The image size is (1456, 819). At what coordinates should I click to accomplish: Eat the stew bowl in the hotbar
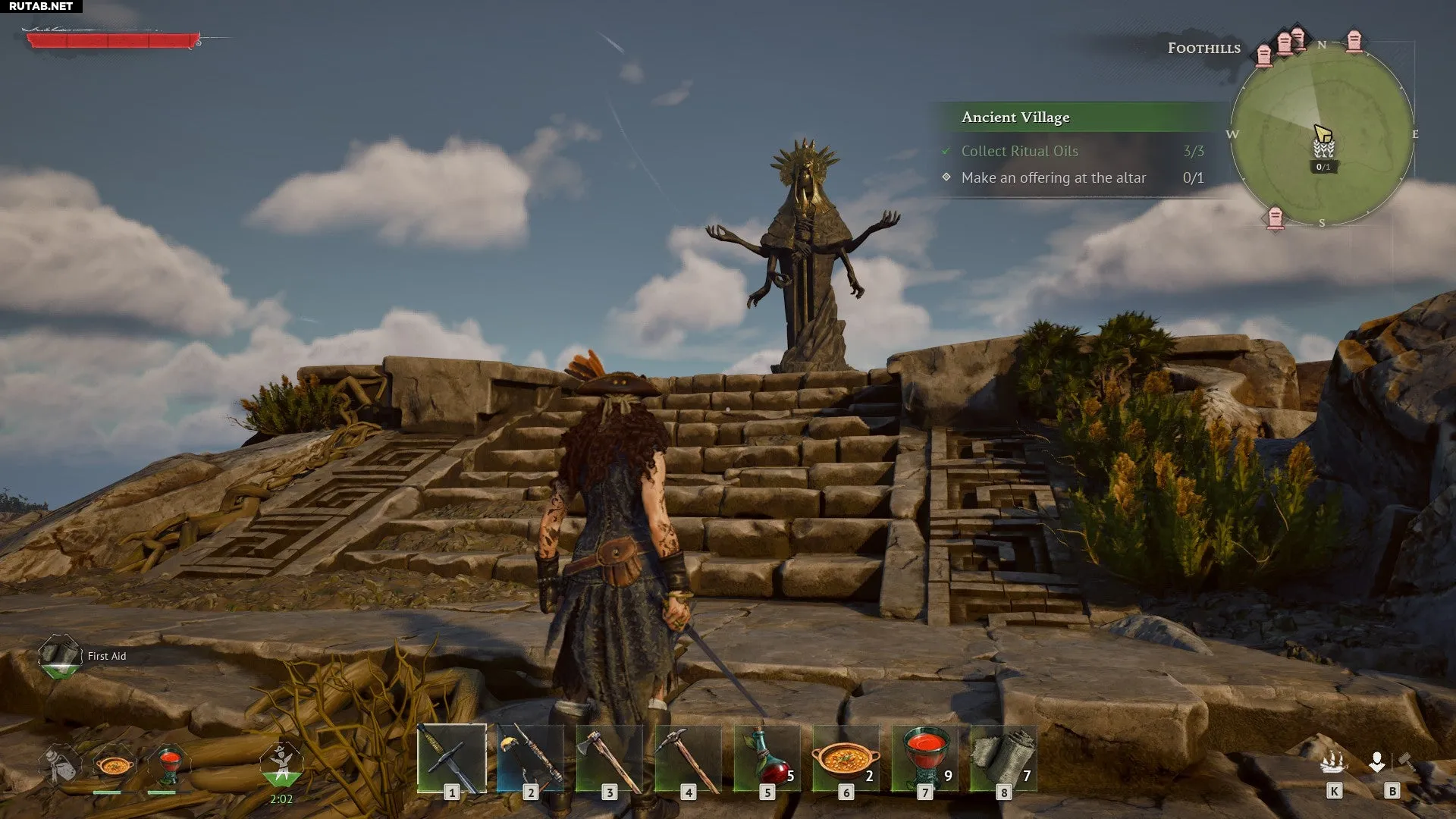tap(846, 758)
